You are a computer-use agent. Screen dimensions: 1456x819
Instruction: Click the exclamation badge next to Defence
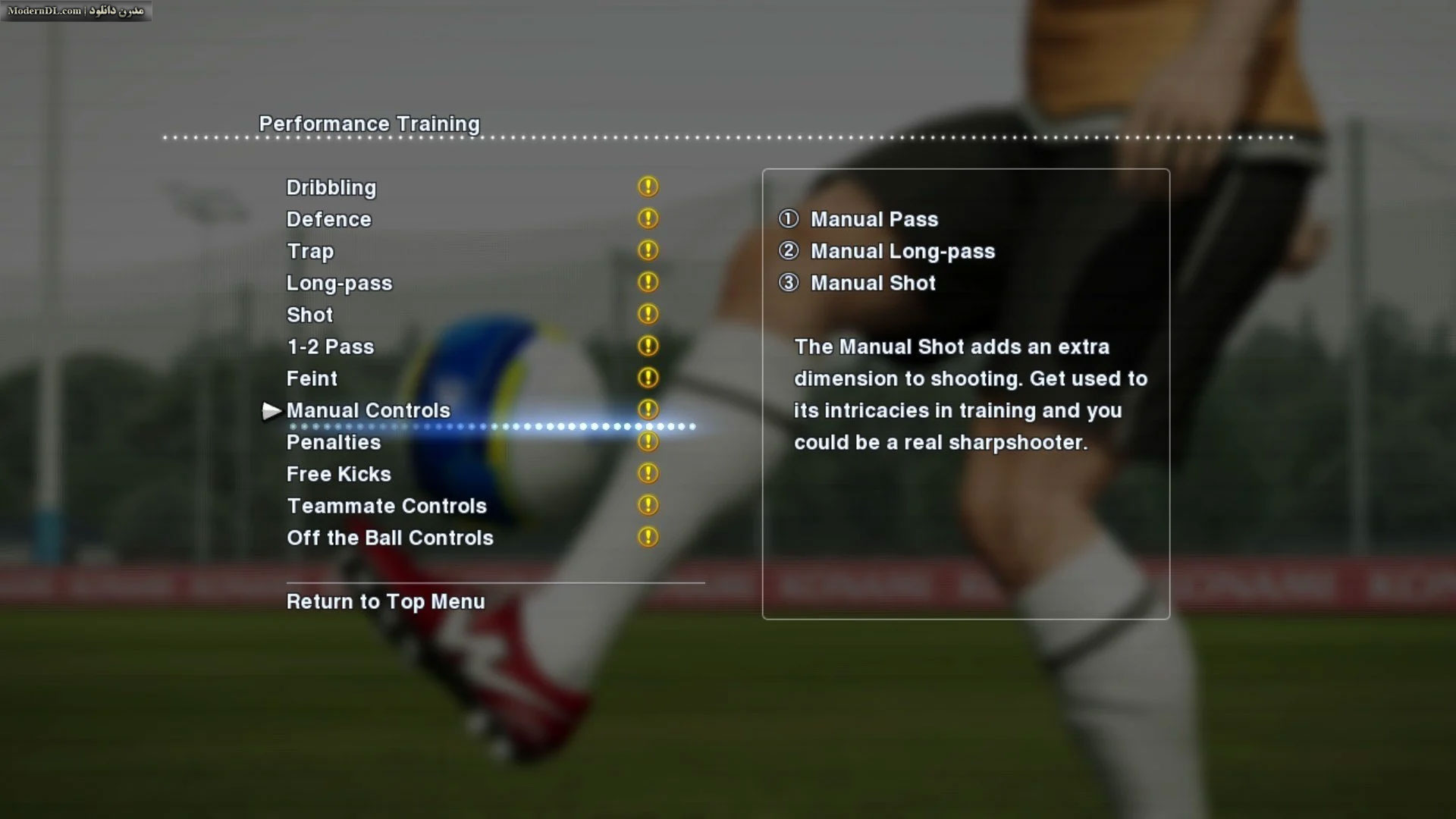click(x=648, y=218)
